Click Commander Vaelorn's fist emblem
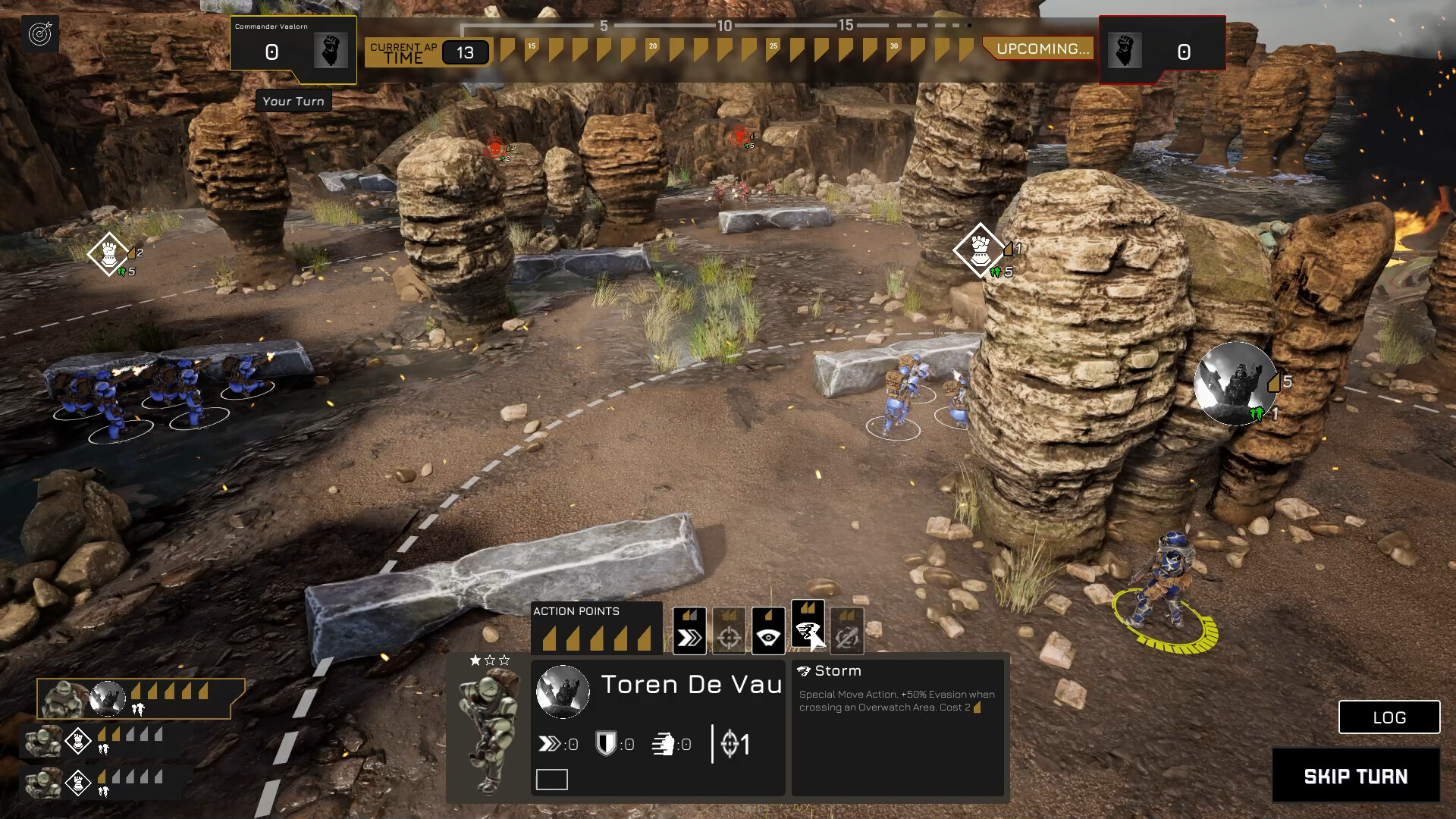The image size is (1456, 819). click(331, 51)
